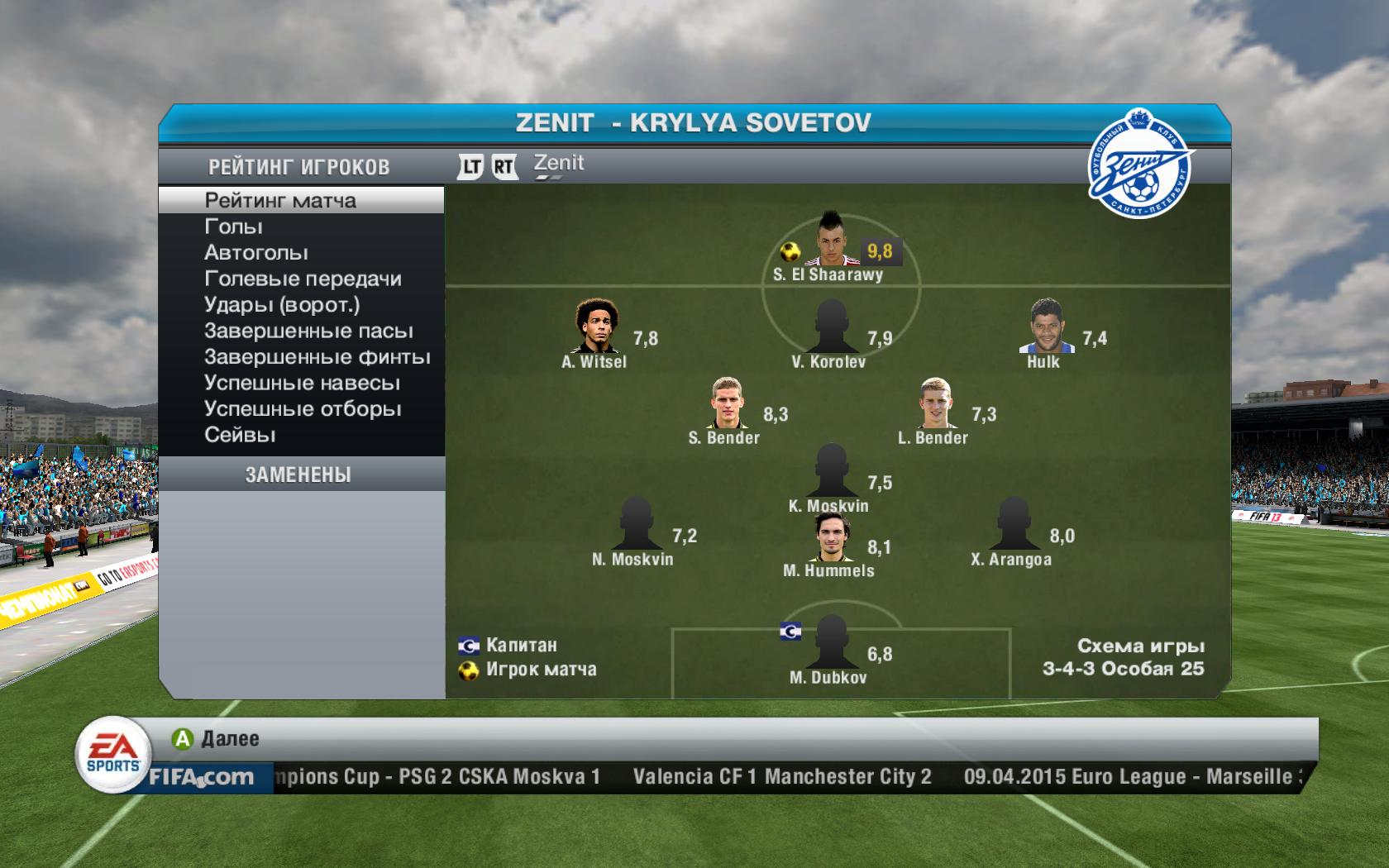Select the Рейтинг матча stat entry
This screenshot has width=1389, height=868.
click(280, 201)
